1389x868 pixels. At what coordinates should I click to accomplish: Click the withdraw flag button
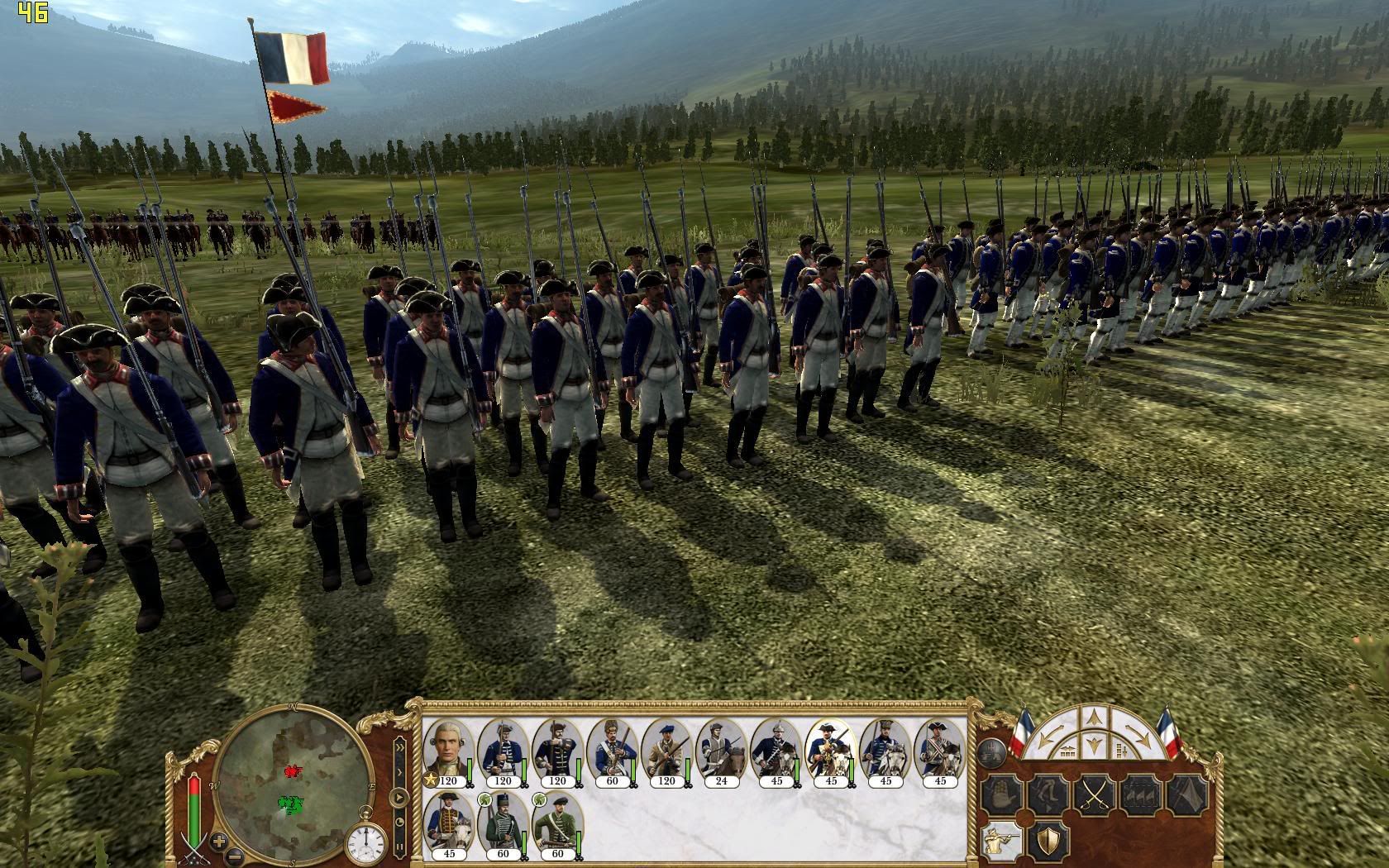pyautogui.click(x=1187, y=795)
